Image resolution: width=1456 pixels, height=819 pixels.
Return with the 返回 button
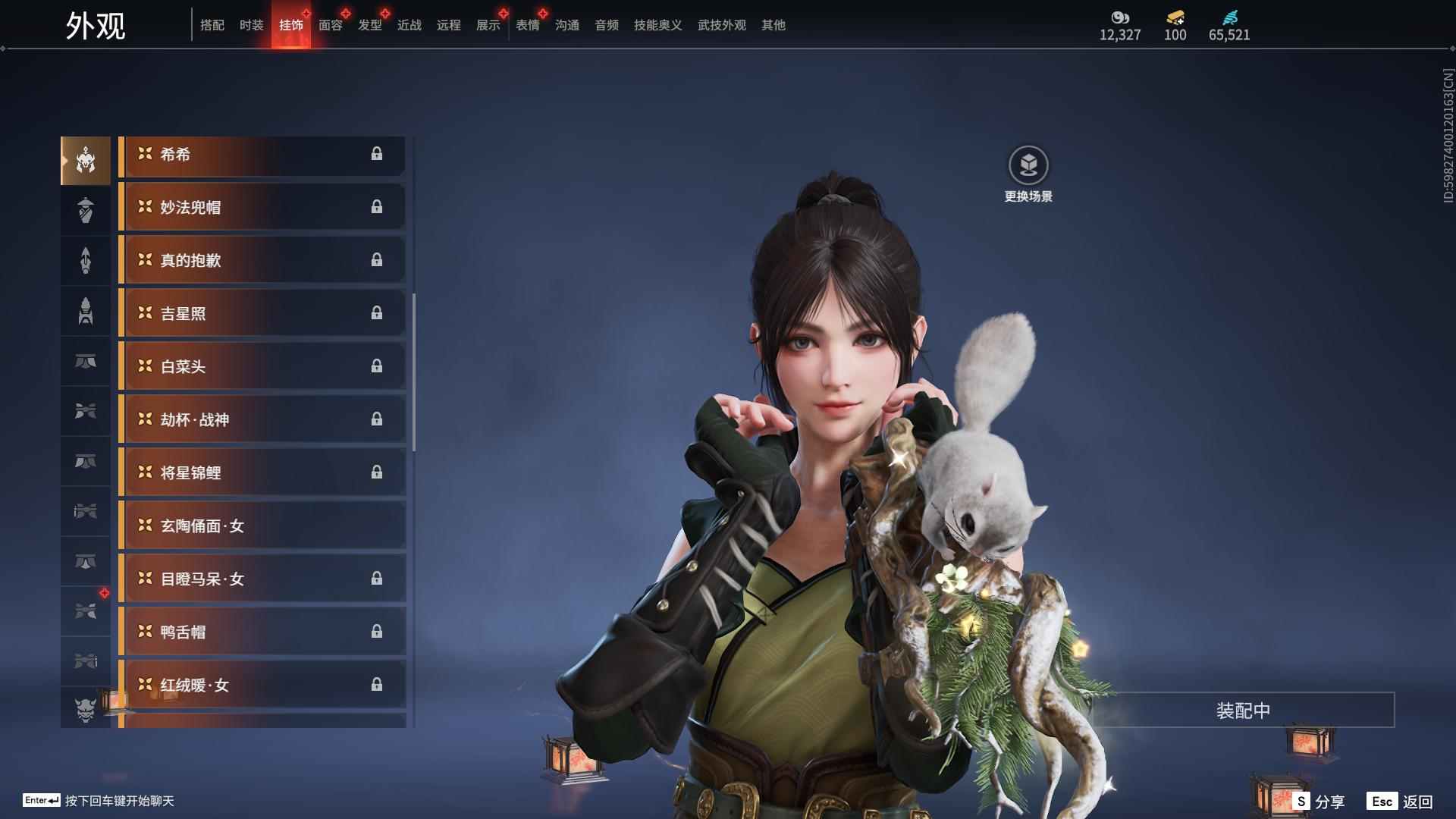point(1400,802)
